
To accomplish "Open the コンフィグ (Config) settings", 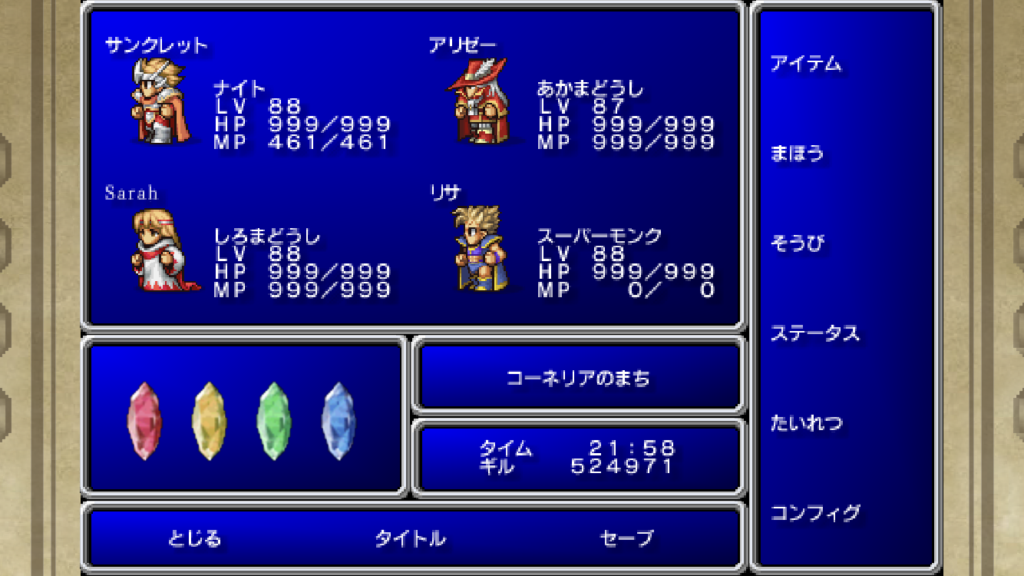I will 814,513.
